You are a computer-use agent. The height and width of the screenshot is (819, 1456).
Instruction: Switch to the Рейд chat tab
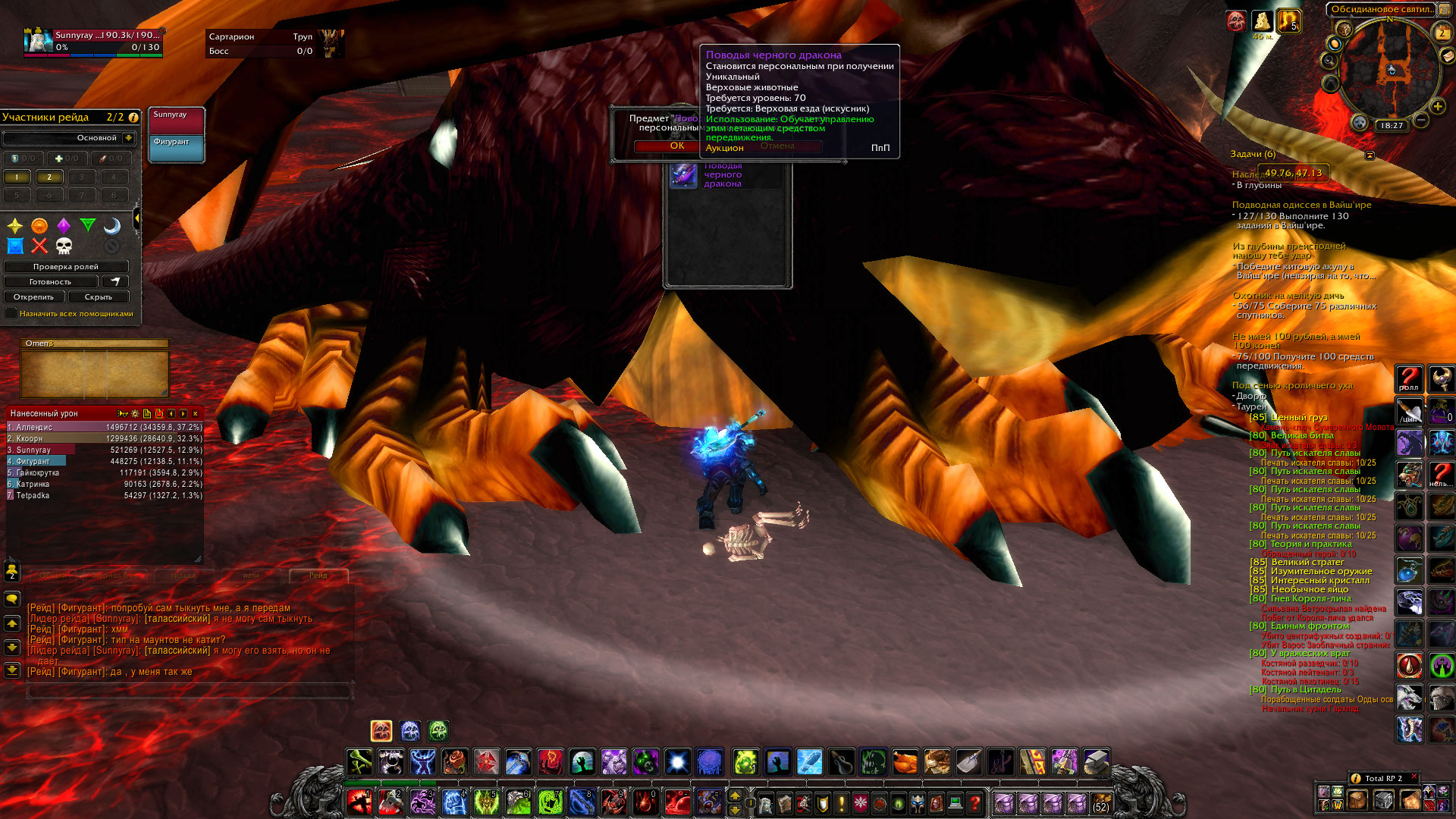coord(318,576)
